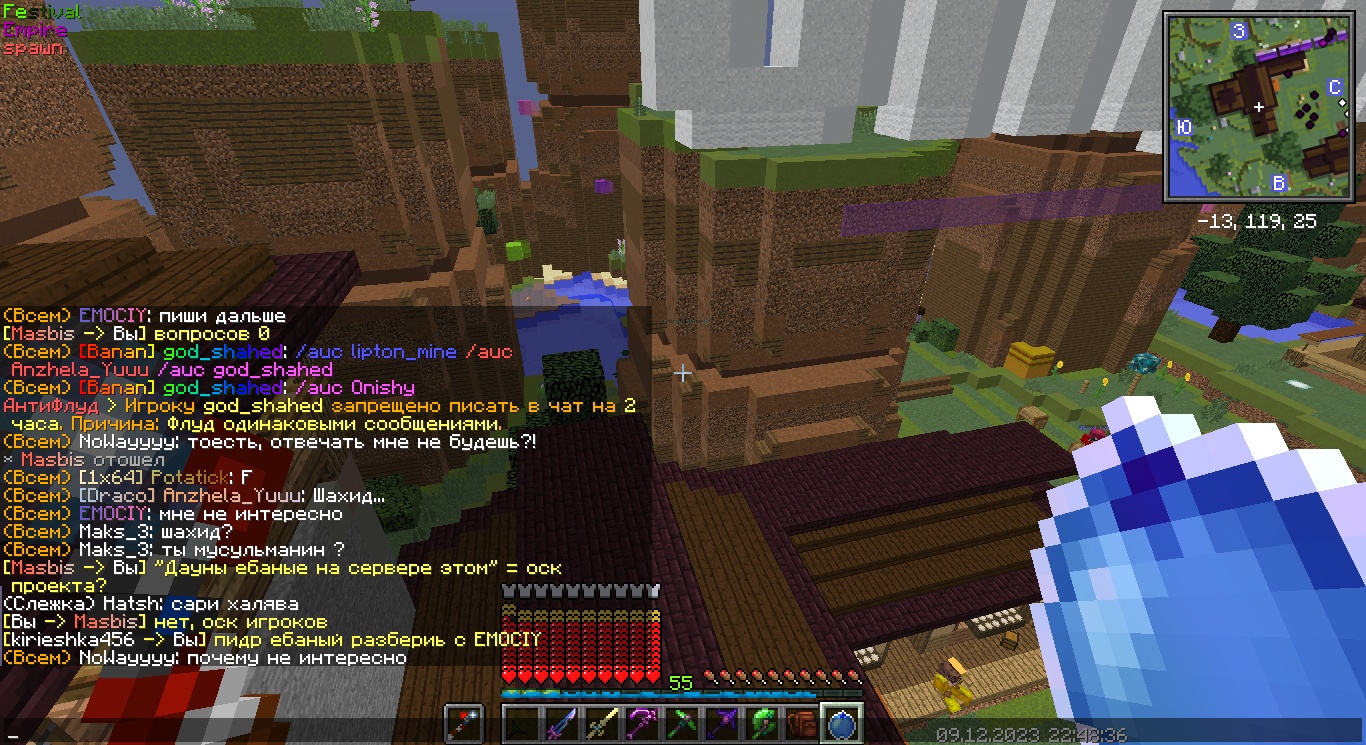This screenshot has width=1366, height=745.
Task: Click the З compass label on the minimap
Action: (x=1239, y=31)
